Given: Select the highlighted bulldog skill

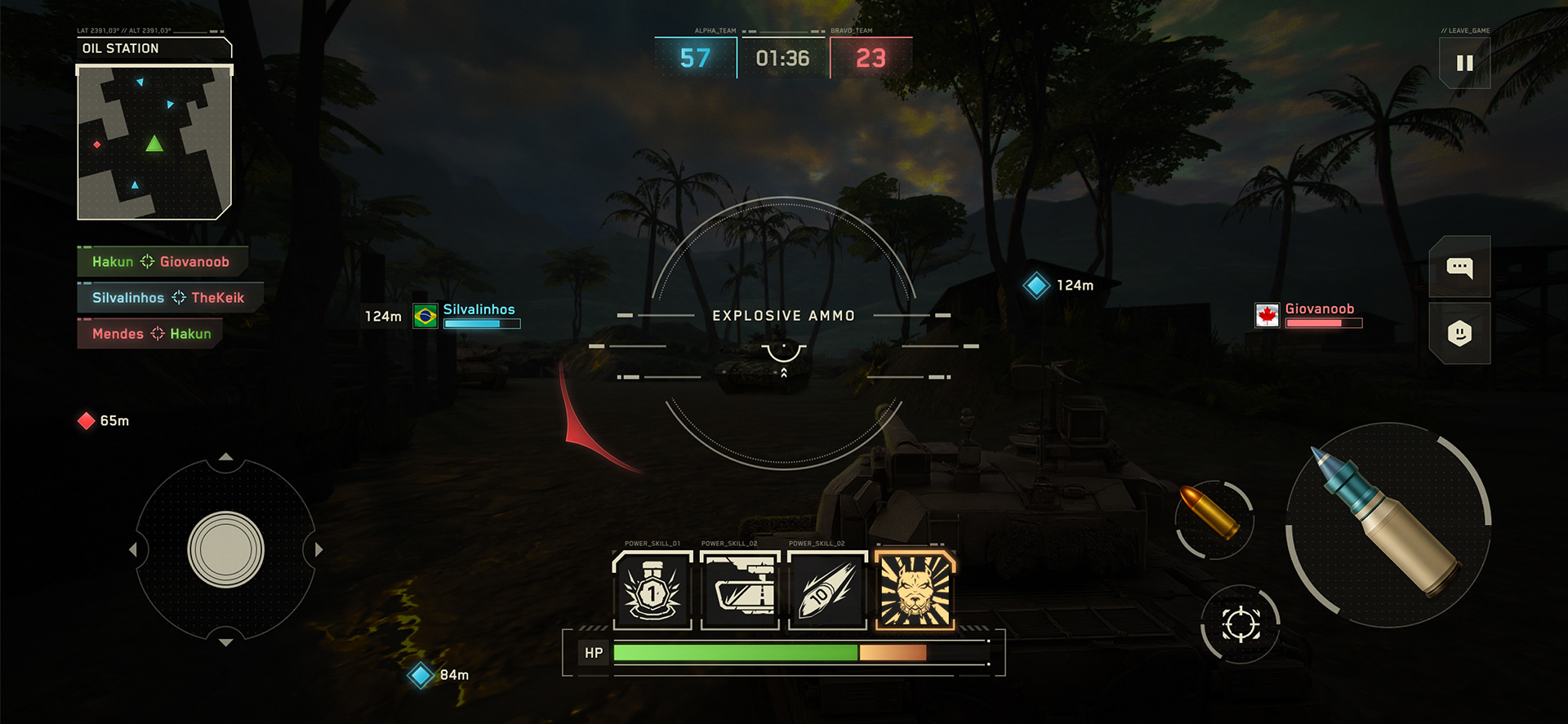Looking at the screenshot, I should tap(915, 590).
